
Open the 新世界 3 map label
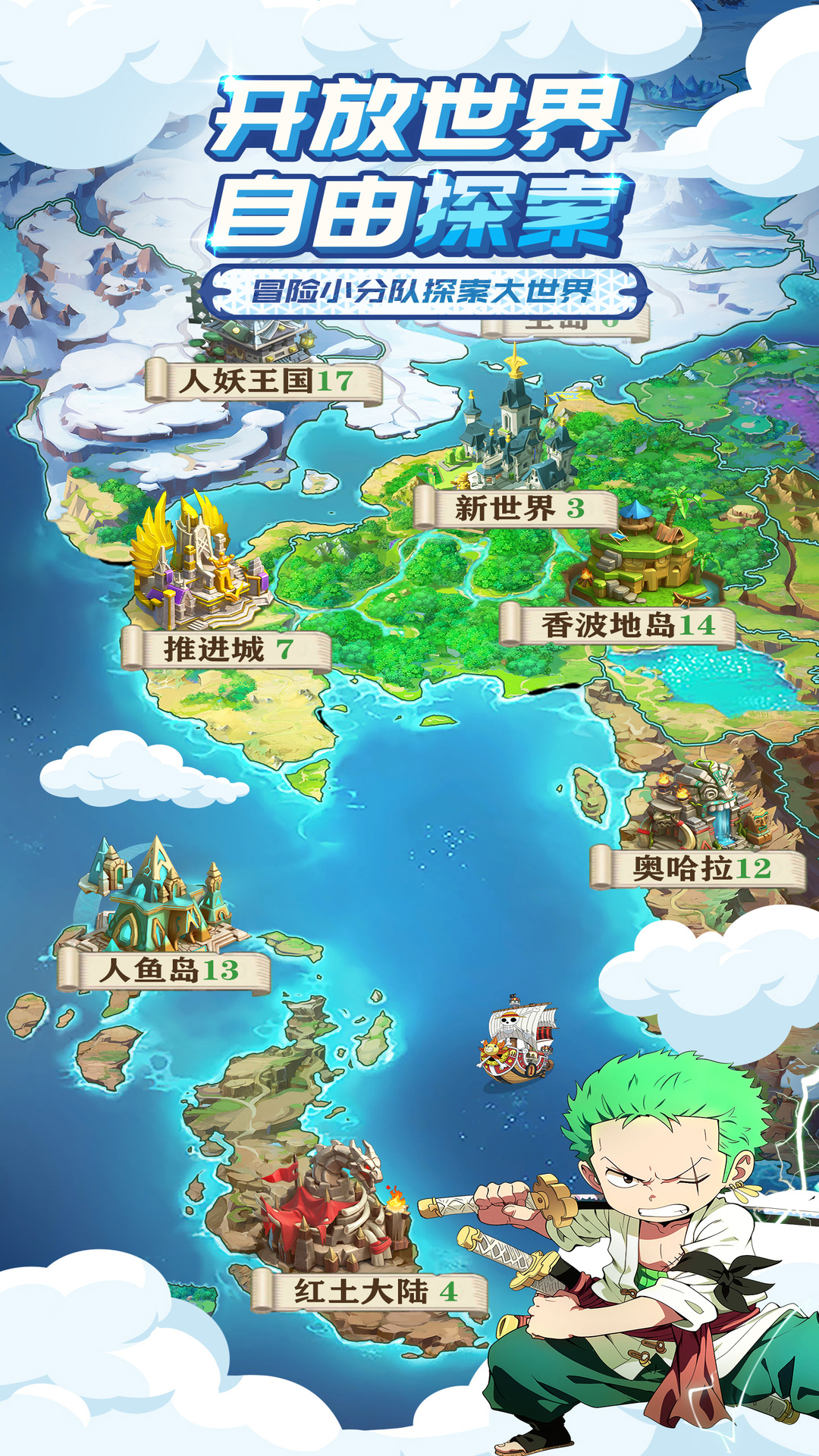(516, 508)
